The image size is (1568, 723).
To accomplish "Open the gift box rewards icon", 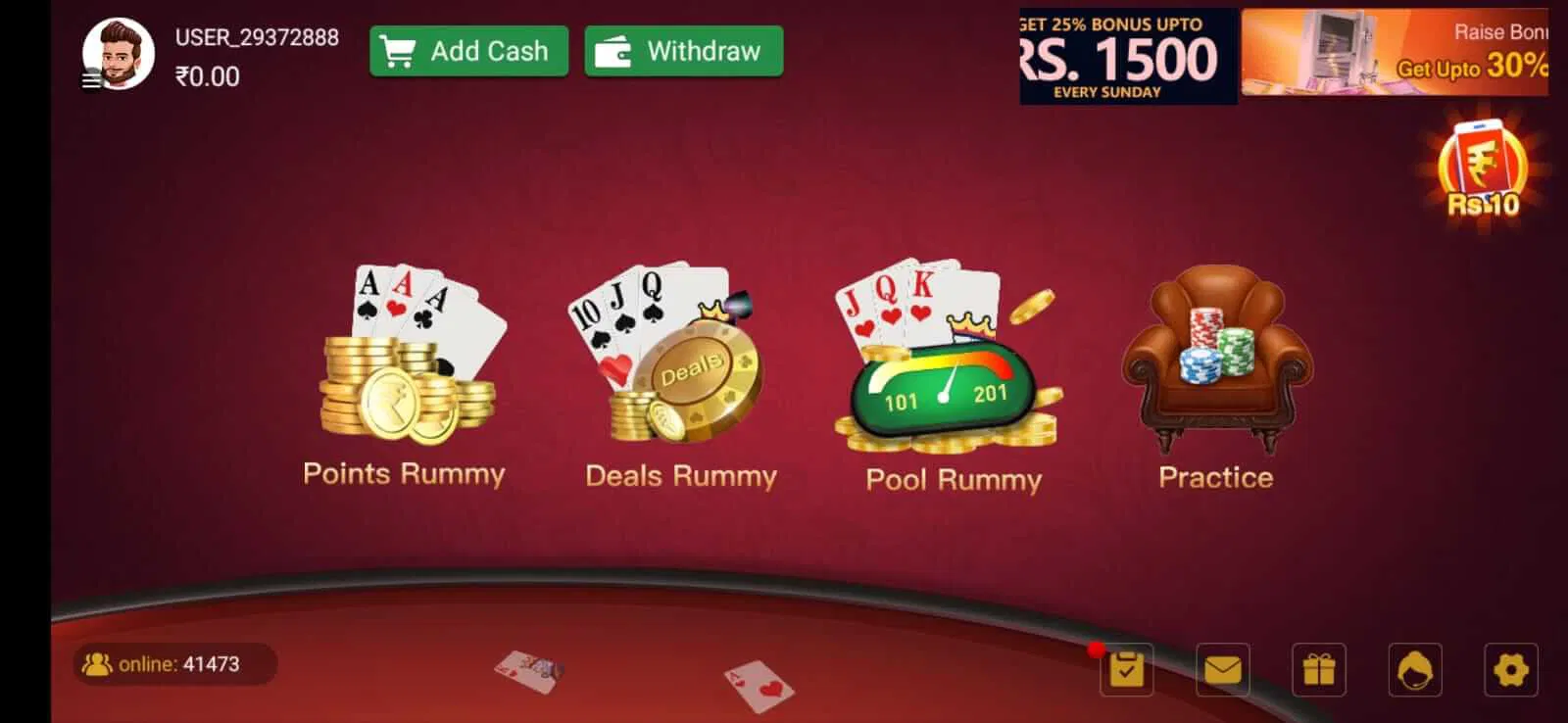I will coord(1318,670).
